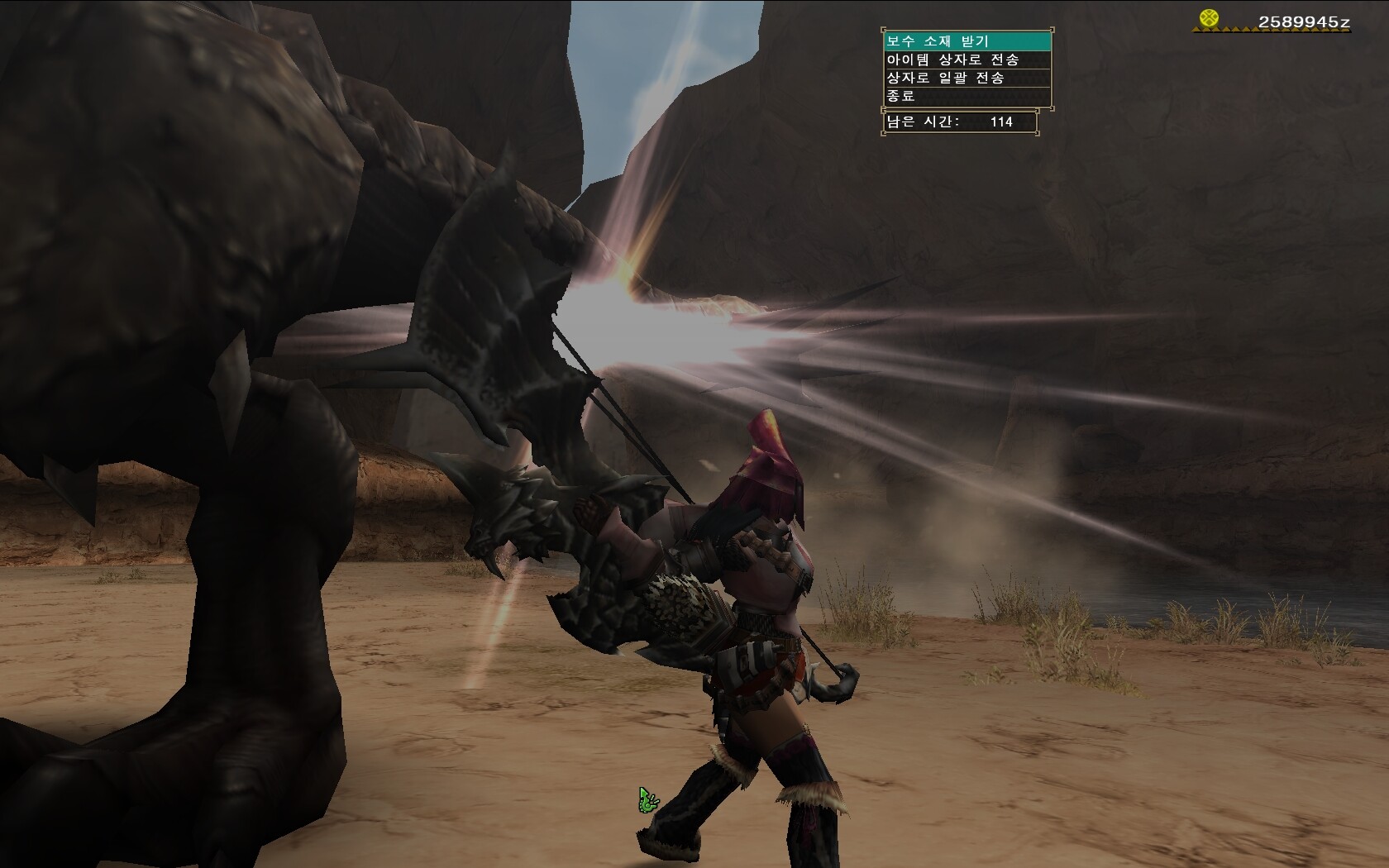Pick 상자로 일괄 전송 from the menu
The height and width of the screenshot is (868, 1389).
[967, 78]
